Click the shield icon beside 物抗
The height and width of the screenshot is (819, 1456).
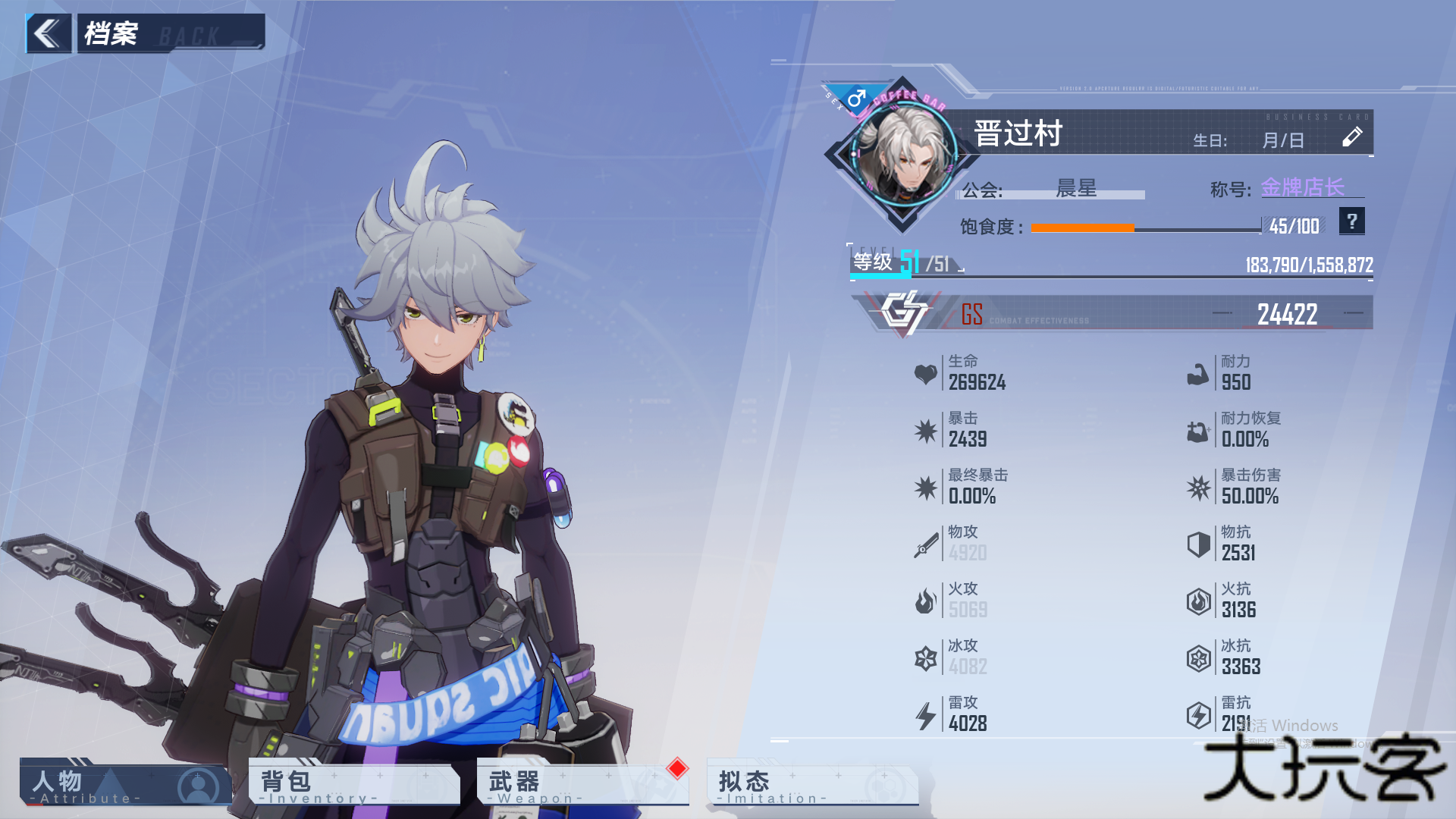(x=1198, y=544)
